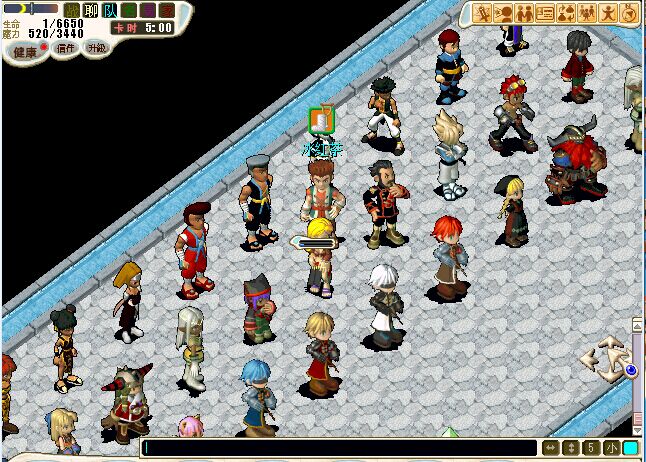This screenshot has width=646, height=462.
Task: Toggle the 战 battle mode button
Action: pyautogui.click(x=72, y=10)
